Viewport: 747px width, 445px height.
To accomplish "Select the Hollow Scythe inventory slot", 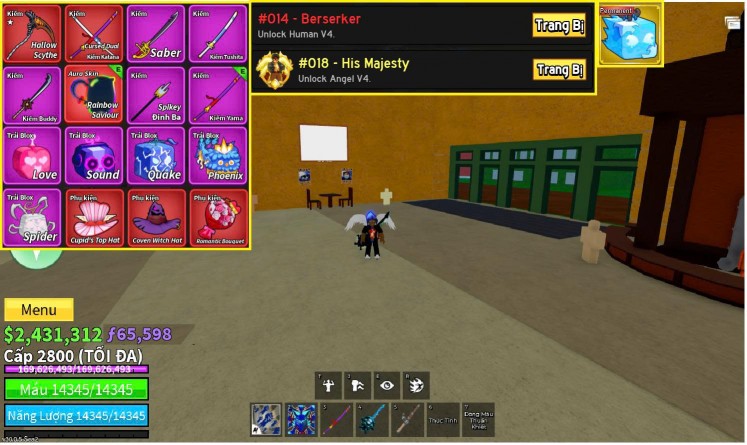I will point(32,35).
